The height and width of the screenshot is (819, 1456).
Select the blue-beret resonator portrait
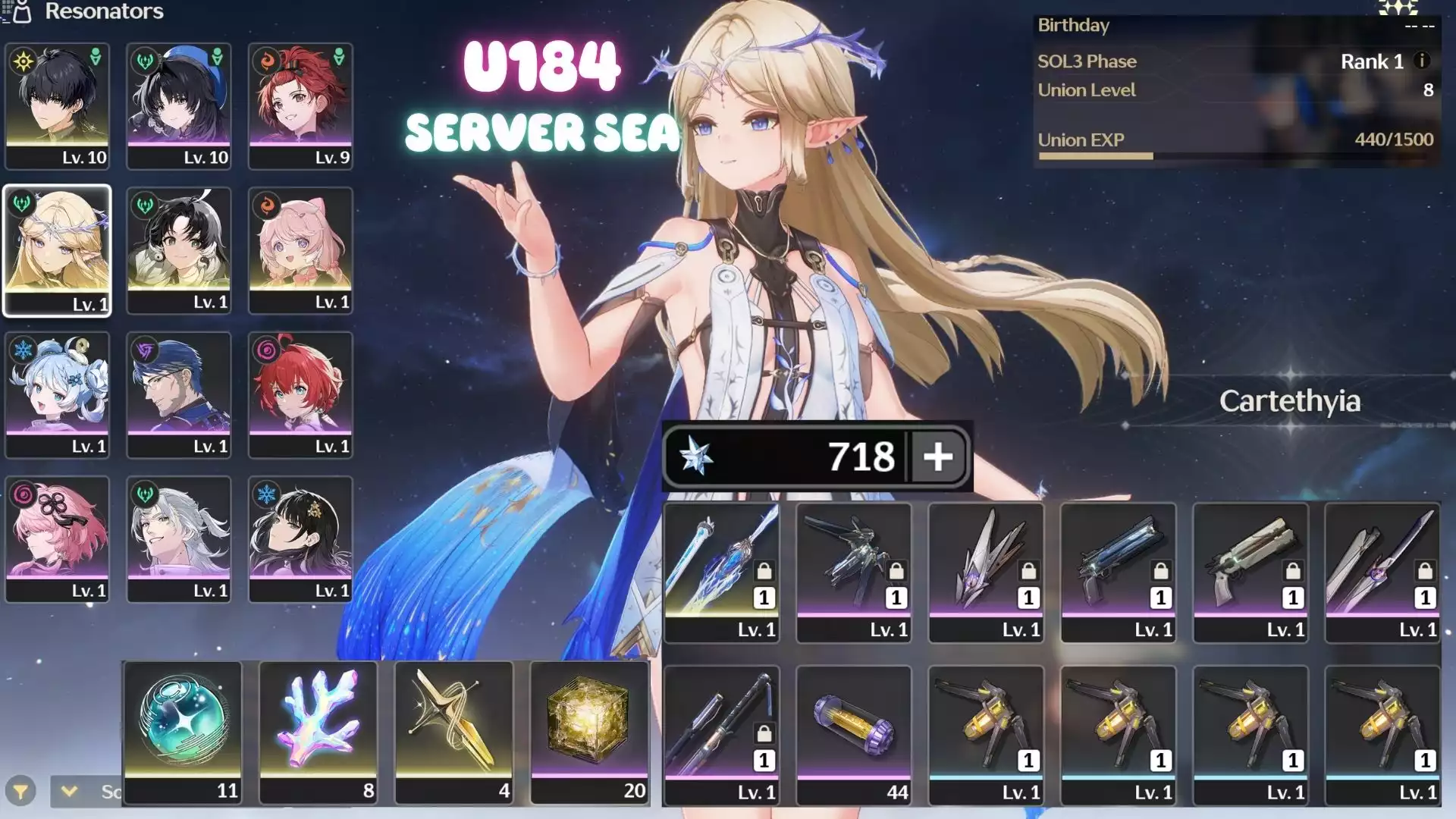179,105
